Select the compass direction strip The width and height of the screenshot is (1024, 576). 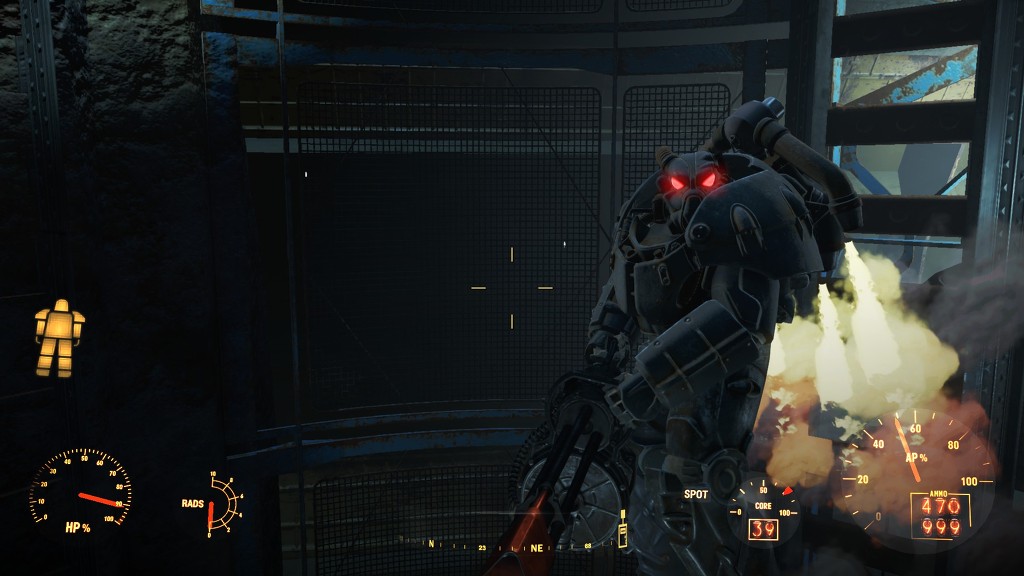511,545
